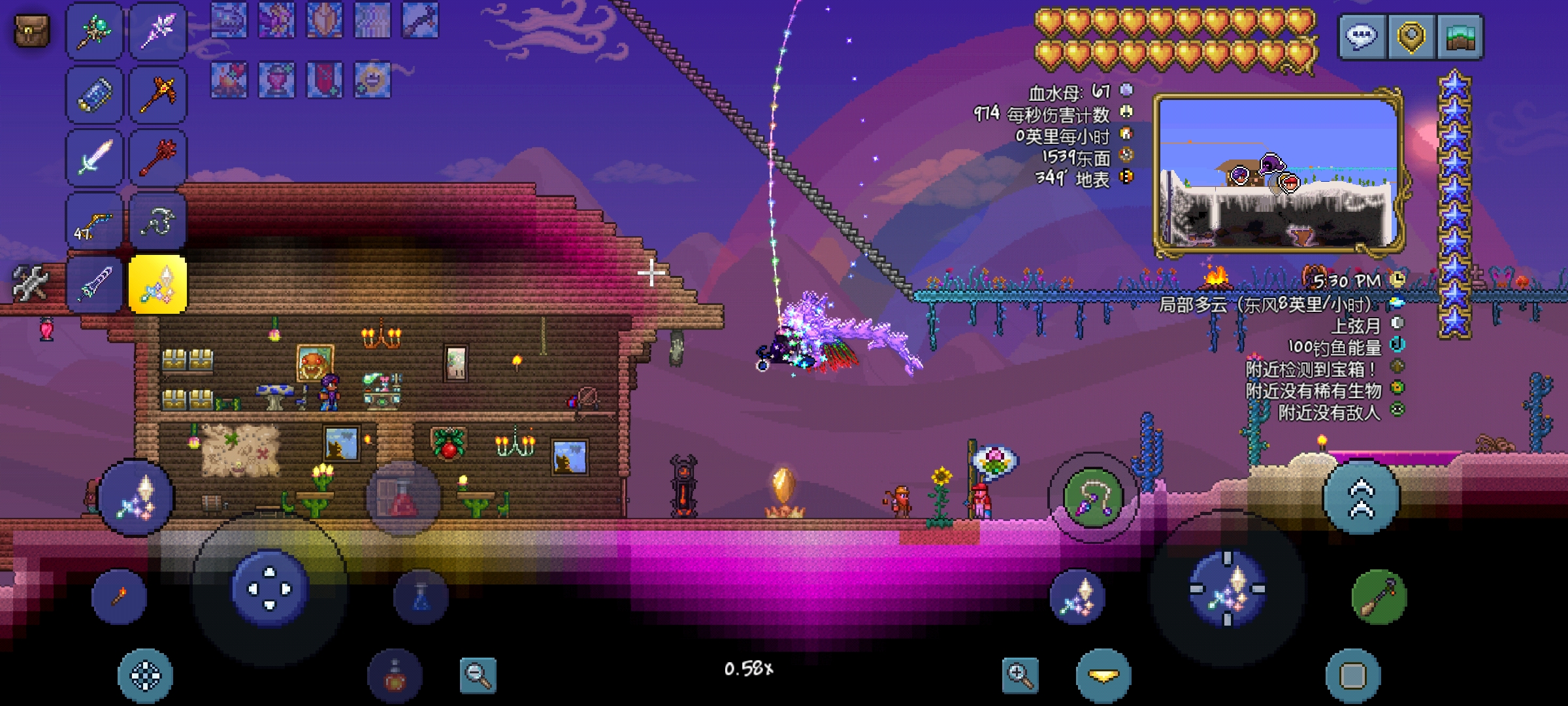Image resolution: width=1568 pixels, height=706 pixels.
Task: Open the inventory backpack
Action: tap(31, 30)
